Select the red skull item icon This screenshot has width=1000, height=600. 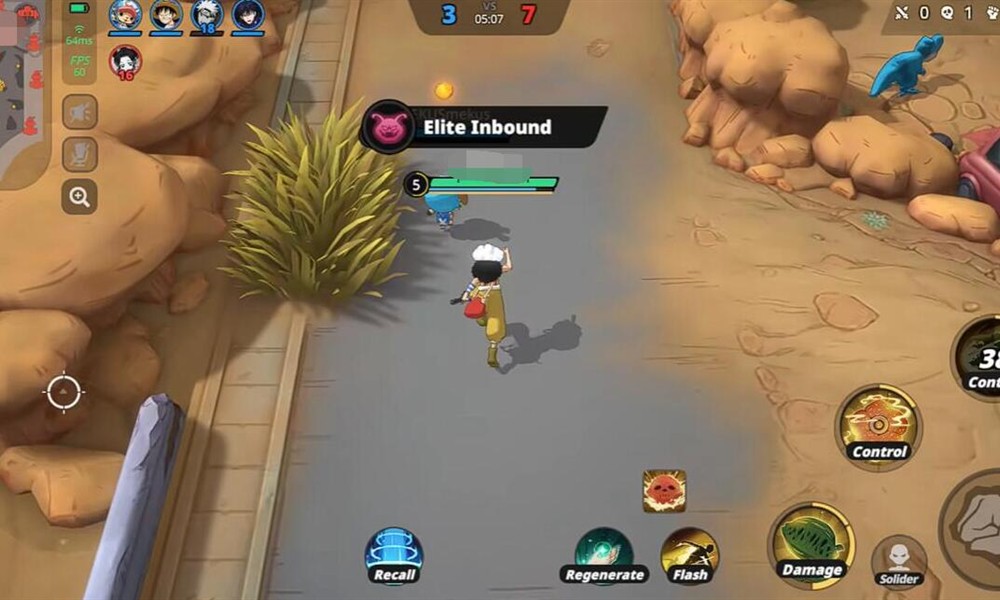click(x=664, y=491)
